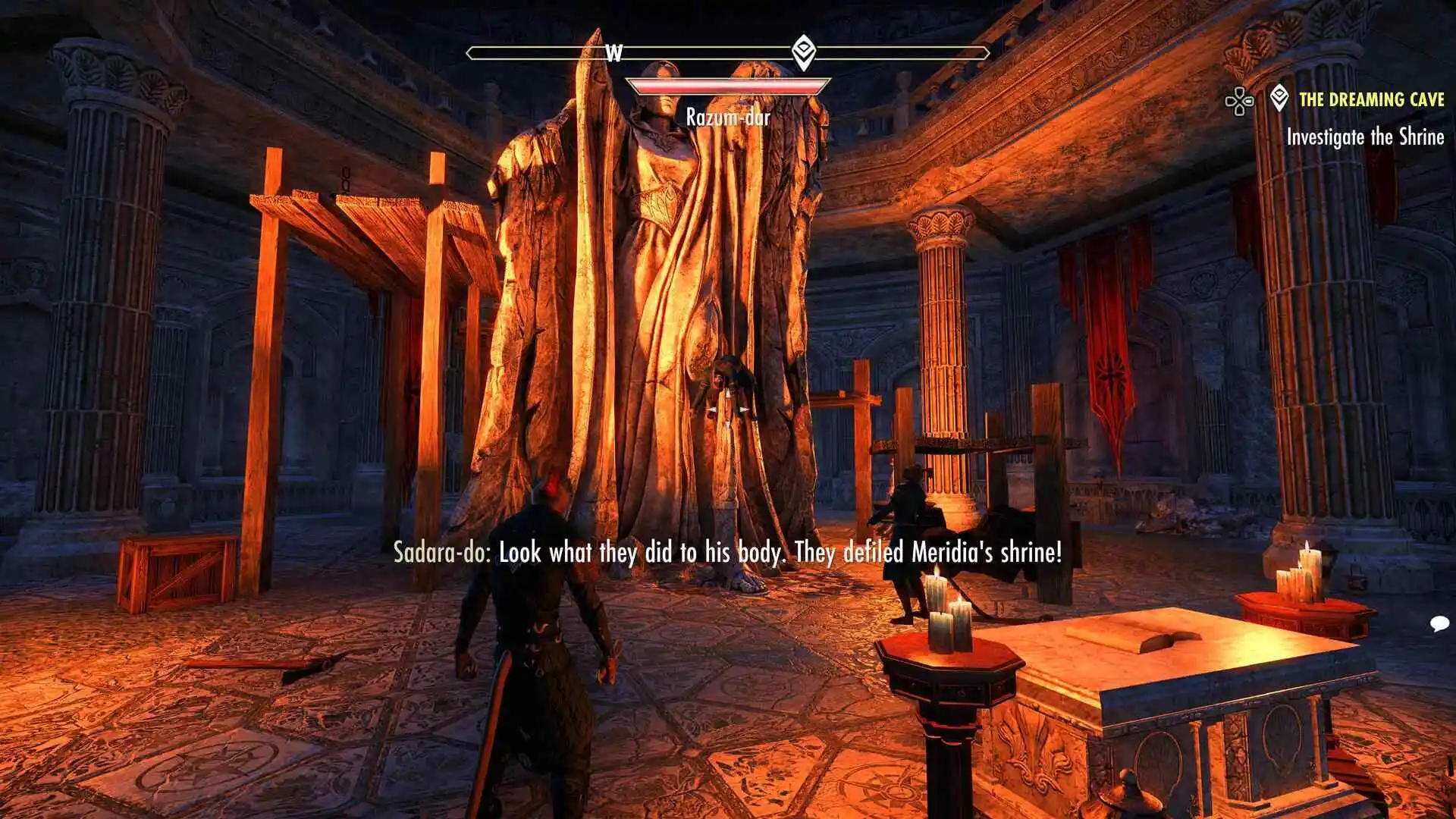Click the Investigate the Shrine objective
Image resolution: width=1456 pixels, height=819 pixels.
(1365, 137)
